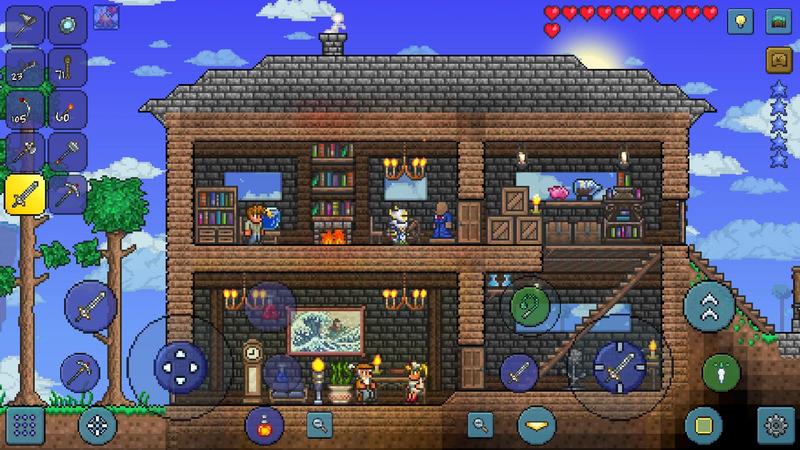800x450 pixels.
Task: Tap the blue potion quick button
Action: [282, 373]
